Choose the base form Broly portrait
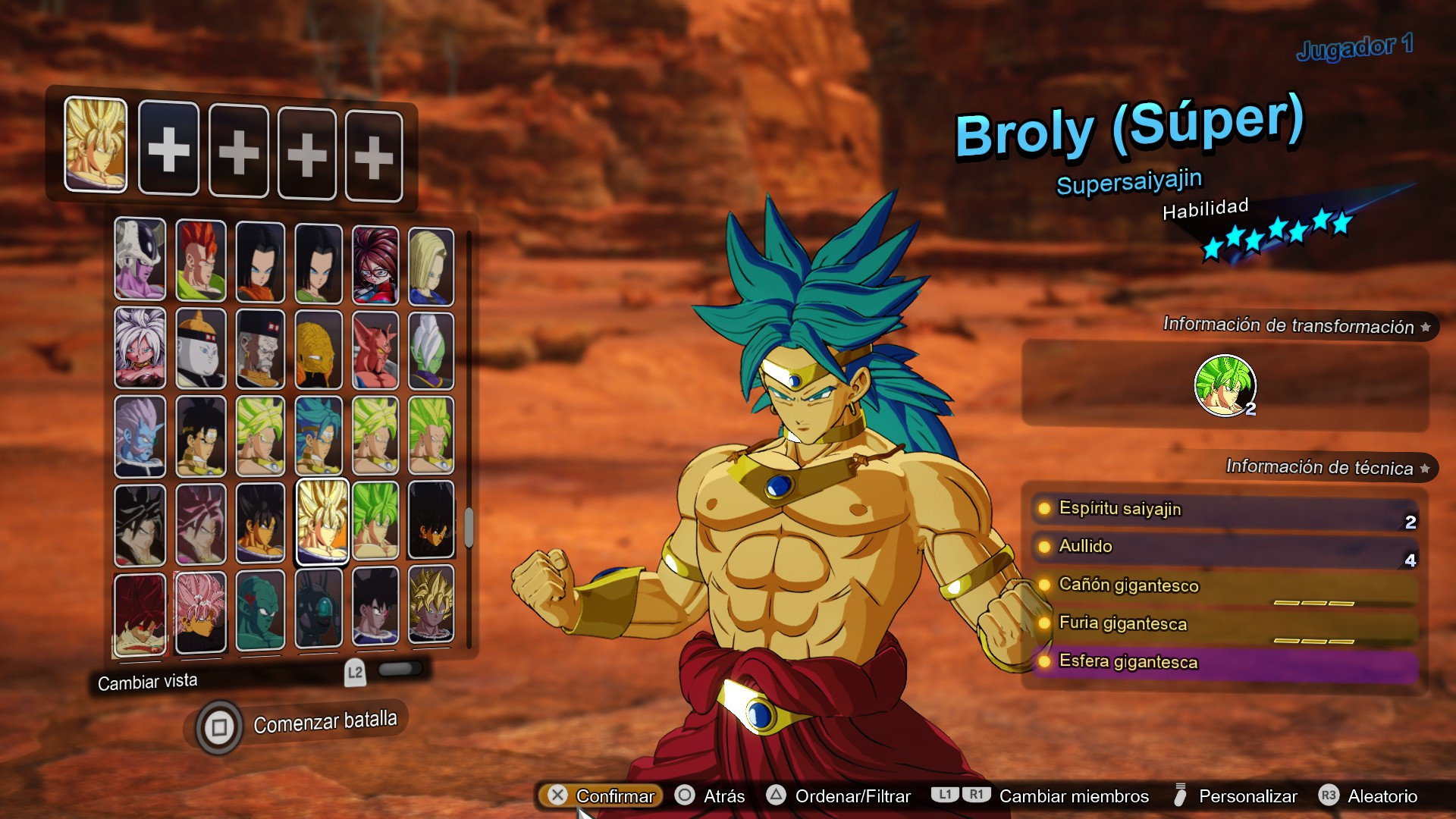 tap(200, 436)
